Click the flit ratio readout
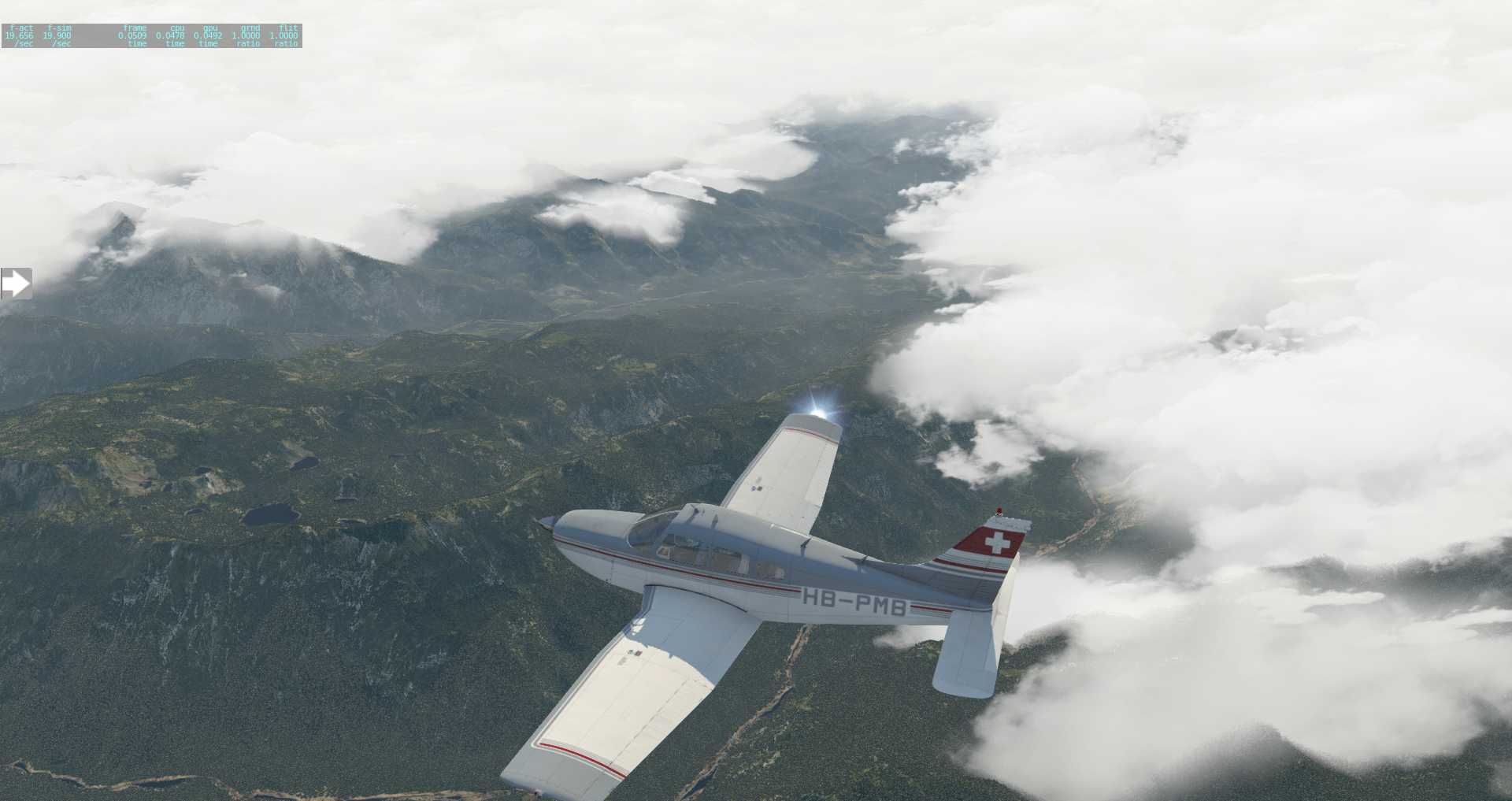This screenshot has height=801, width=1512. [x=283, y=35]
